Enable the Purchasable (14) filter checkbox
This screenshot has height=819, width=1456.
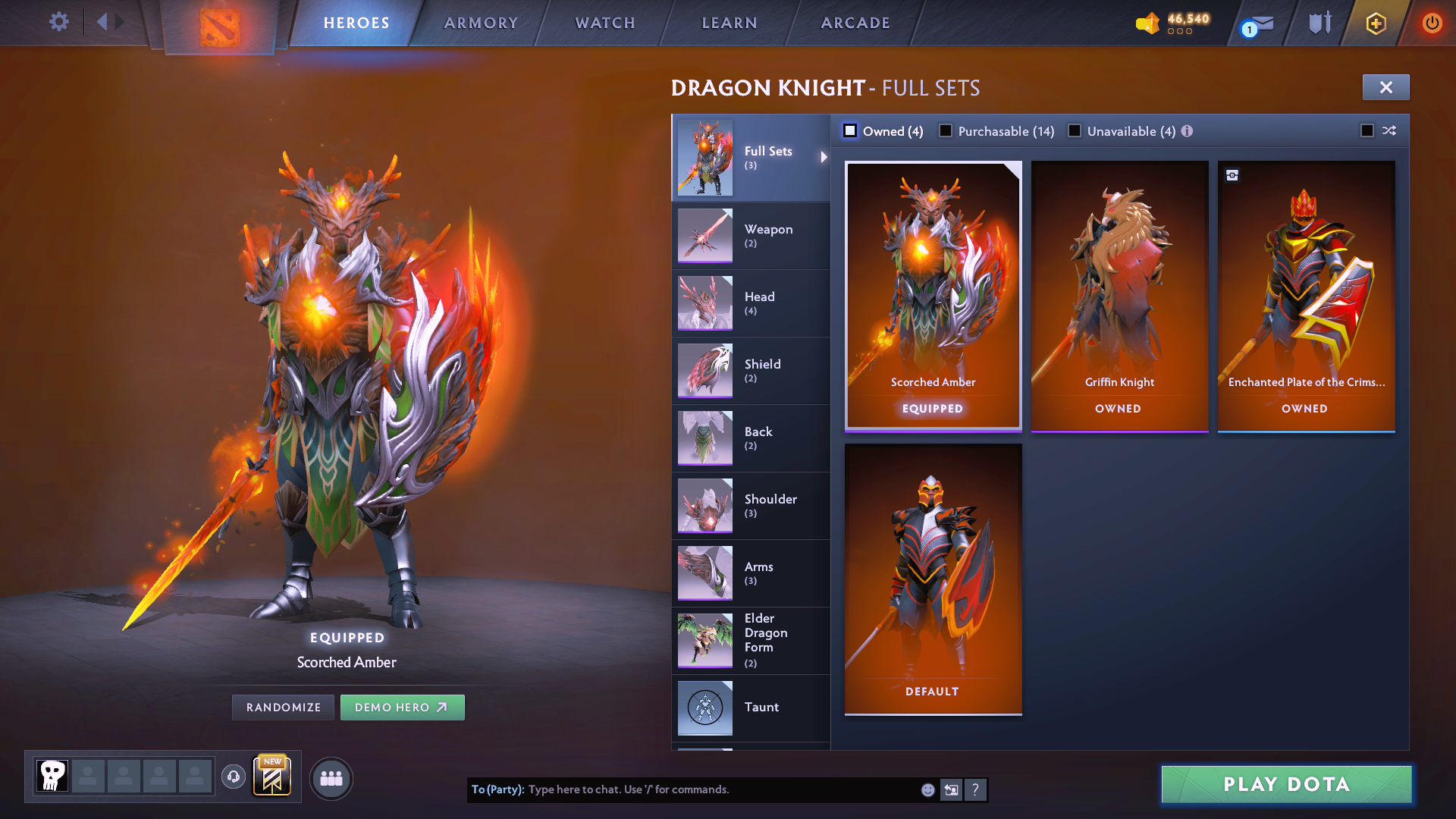pyautogui.click(x=946, y=130)
